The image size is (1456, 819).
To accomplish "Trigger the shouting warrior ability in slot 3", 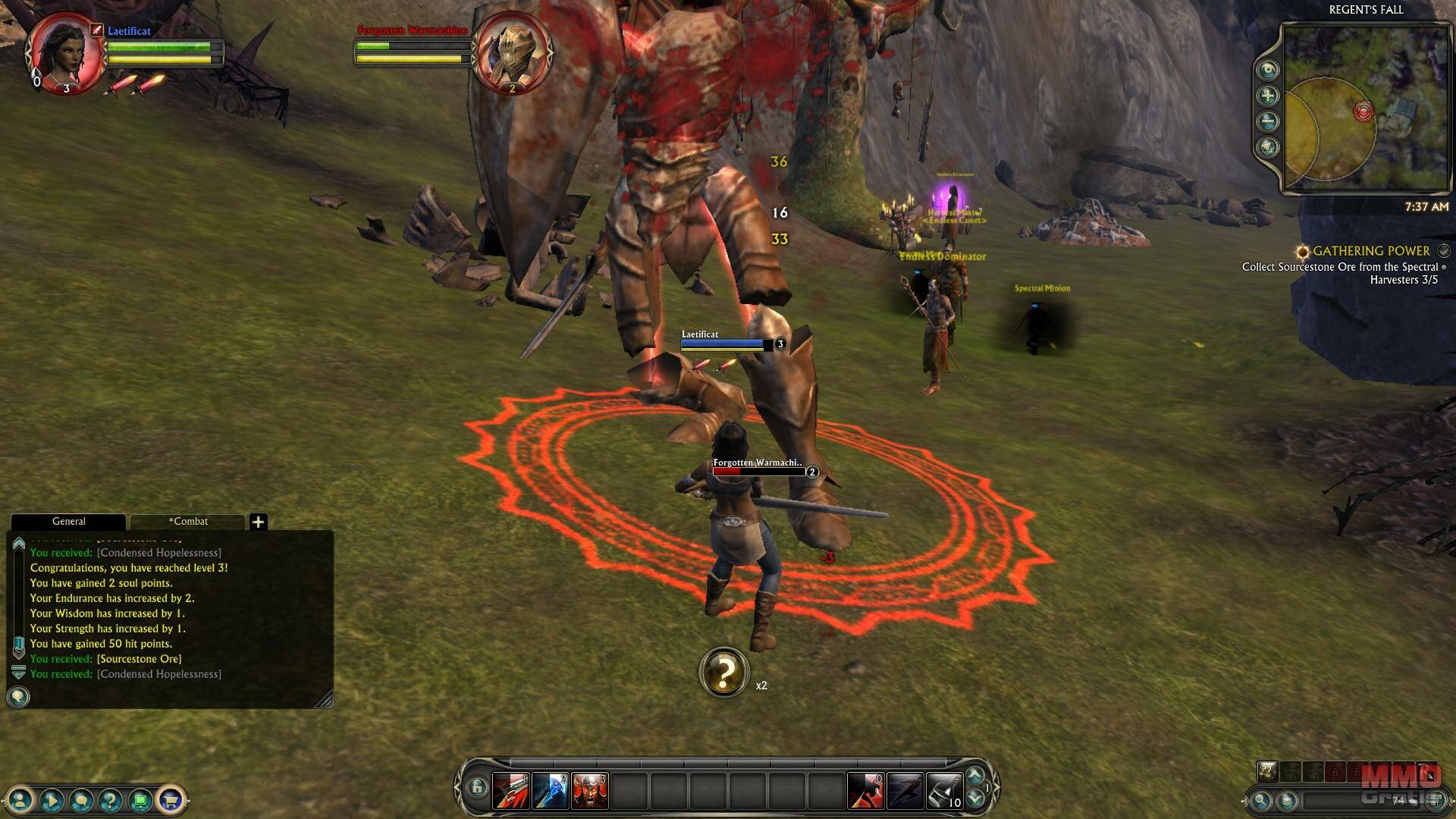I will [x=590, y=792].
